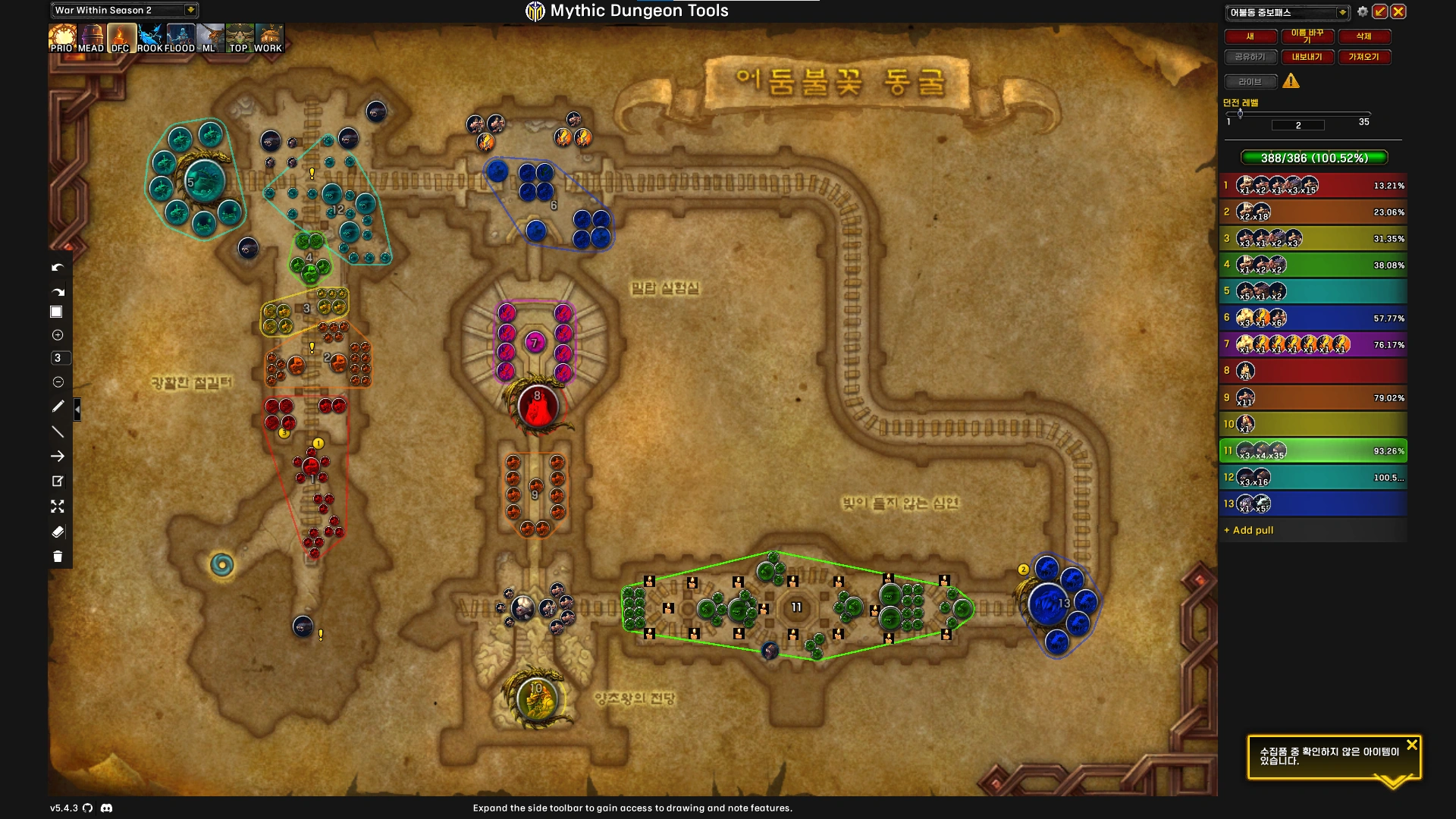This screenshot has width=1456, height=819.
Task: Open settings with the gear icon
Action: pos(1363,11)
